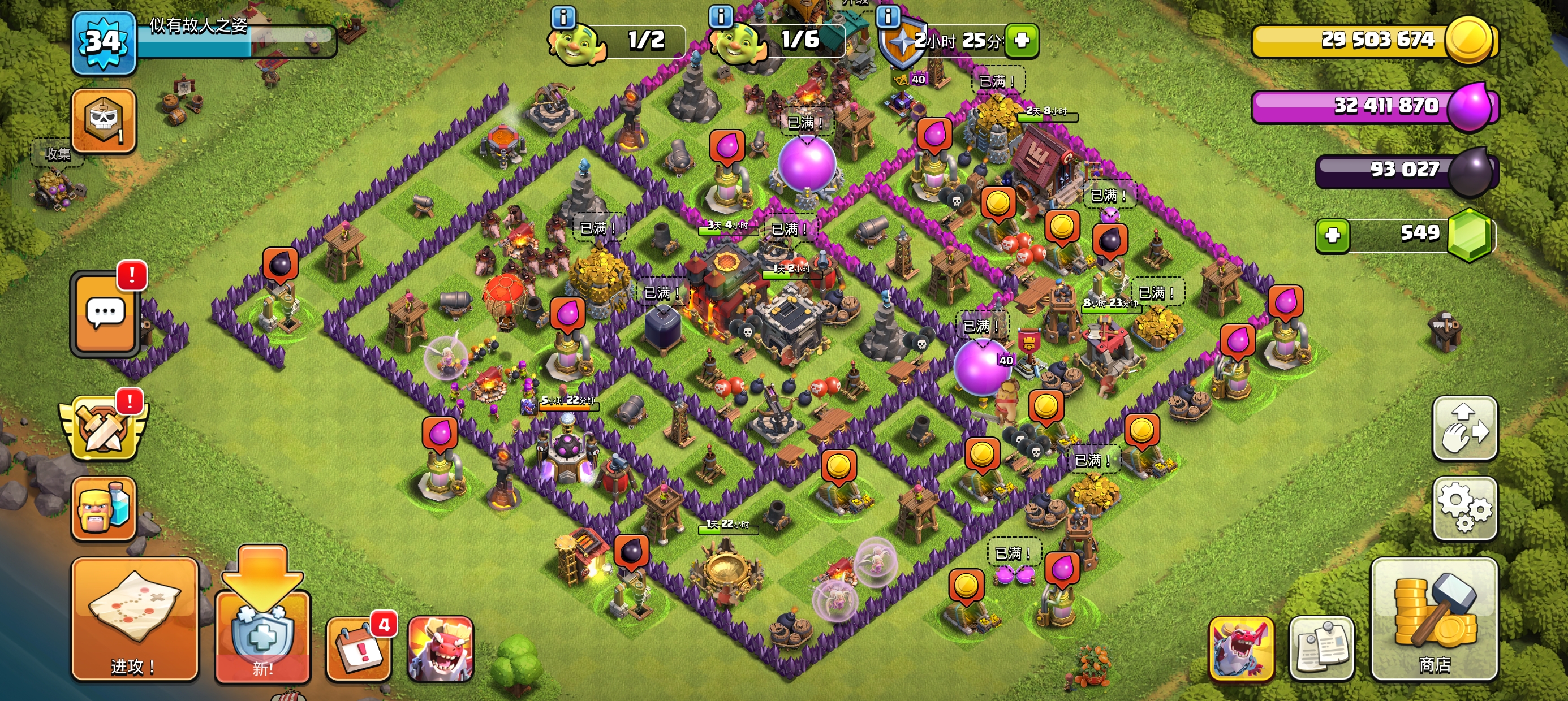
Task: Tap the Attack (进攻!) map button
Action: tap(135, 618)
